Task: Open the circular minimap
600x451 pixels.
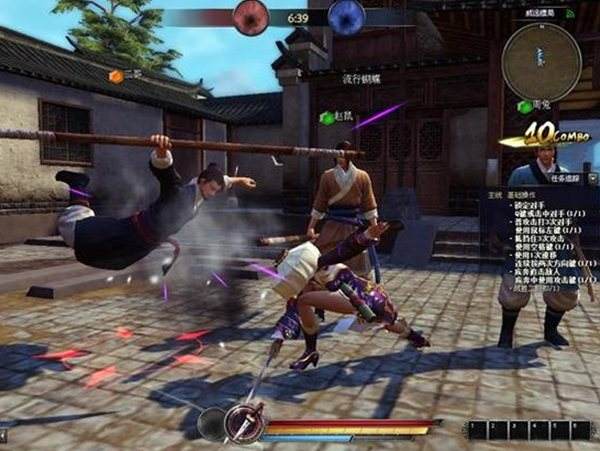Action: [539, 58]
